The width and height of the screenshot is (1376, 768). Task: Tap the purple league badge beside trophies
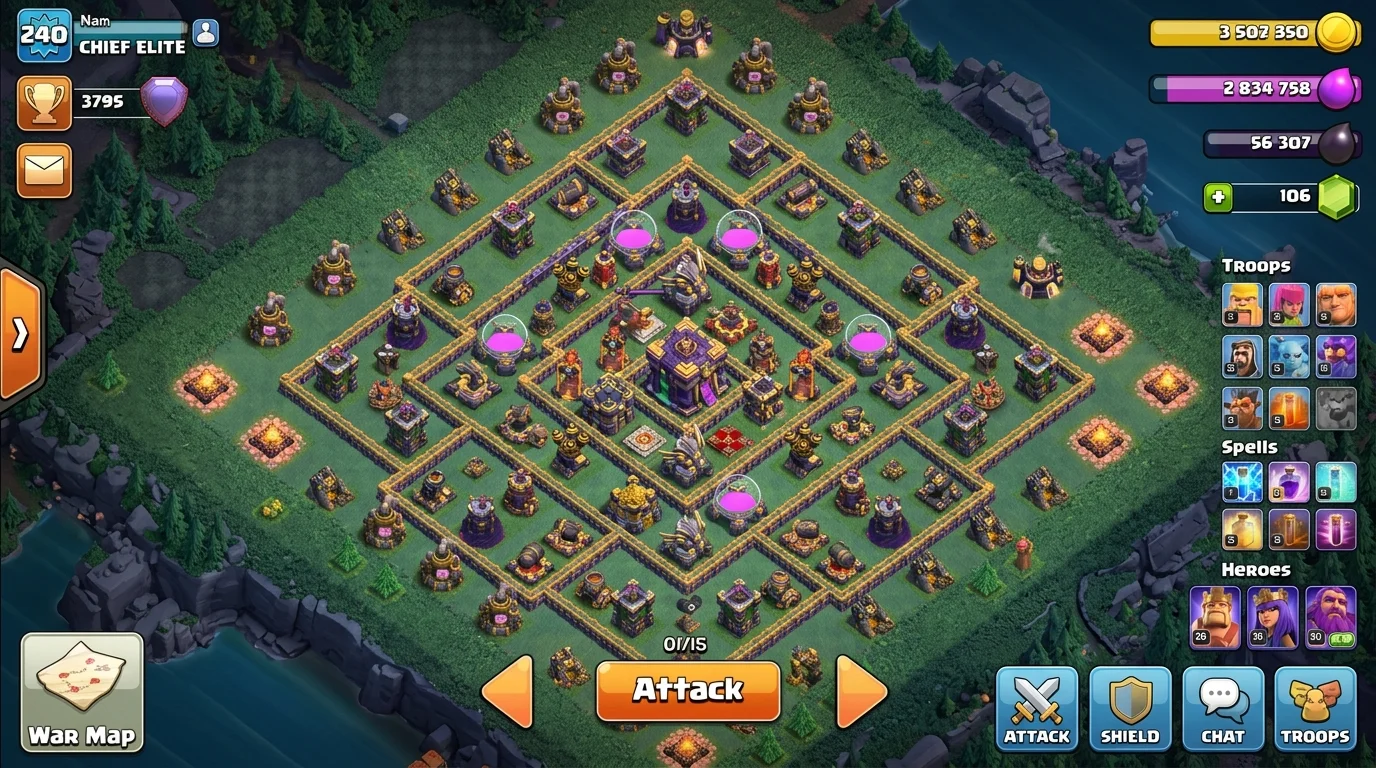click(164, 100)
